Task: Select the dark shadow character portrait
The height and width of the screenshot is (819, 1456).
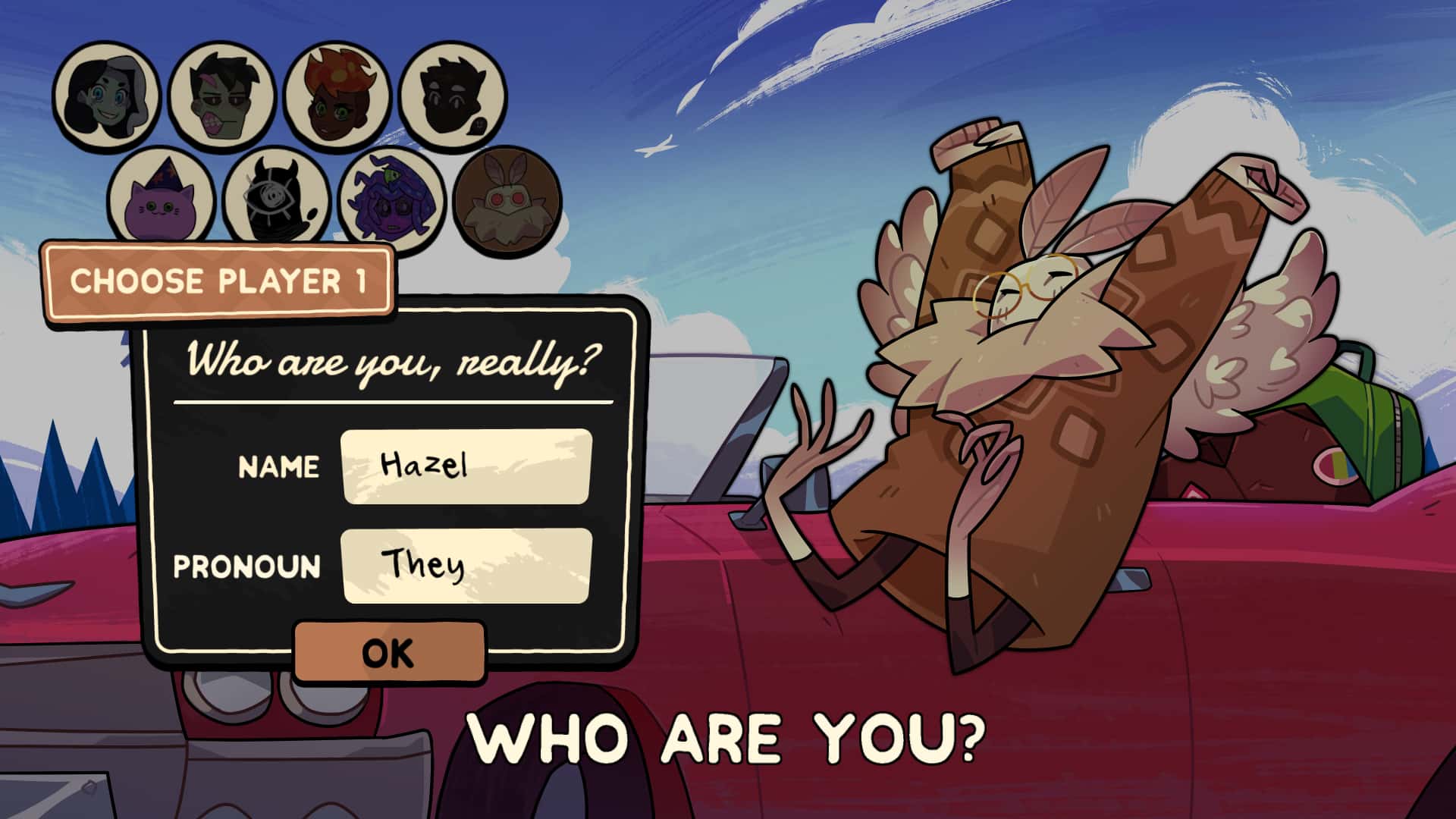Action: [453, 96]
